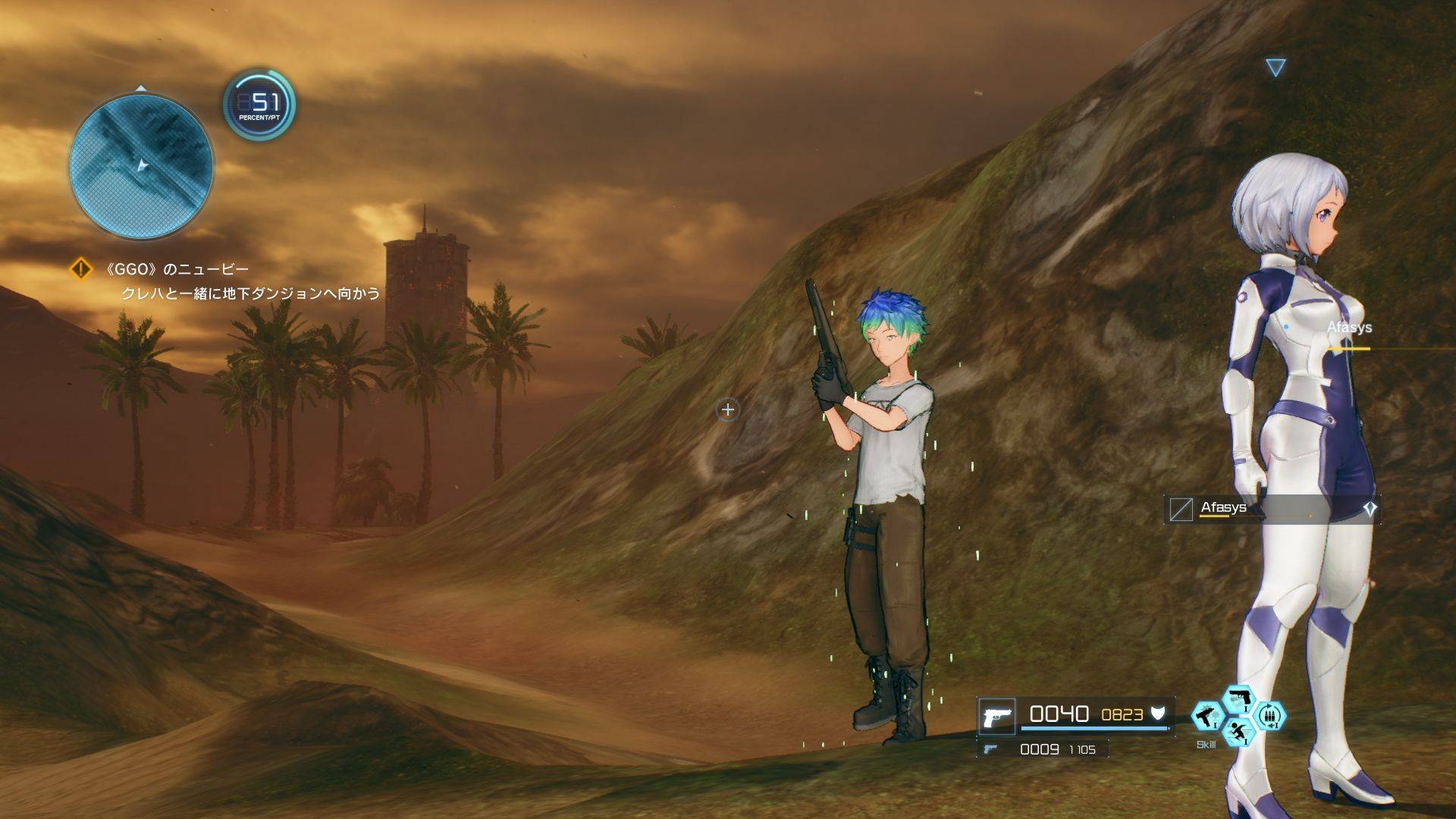The width and height of the screenshot is (1456, 819).
Task: Click the orange quest objective diamond icon
Action: pos(81,269)
